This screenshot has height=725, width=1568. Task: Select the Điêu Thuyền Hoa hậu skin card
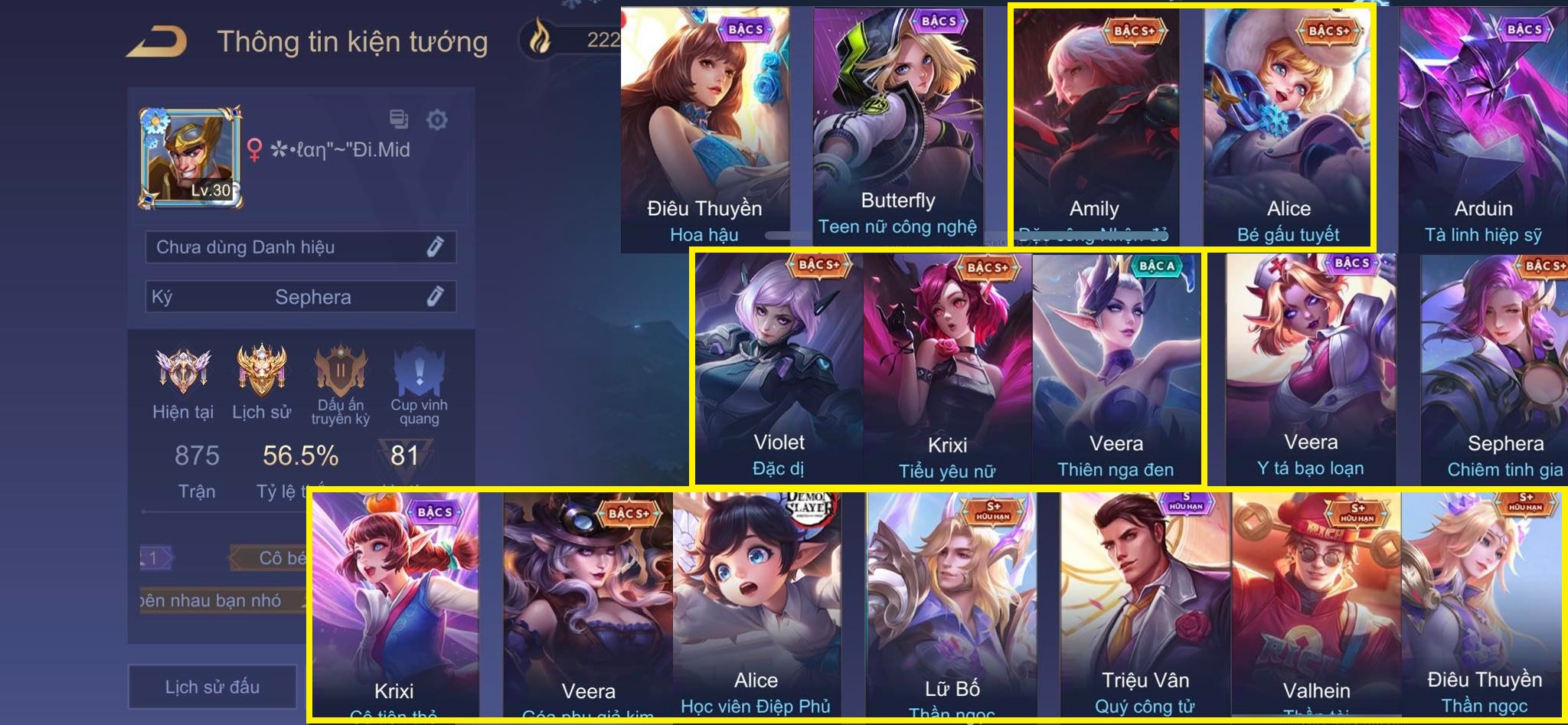click(704, 130)
